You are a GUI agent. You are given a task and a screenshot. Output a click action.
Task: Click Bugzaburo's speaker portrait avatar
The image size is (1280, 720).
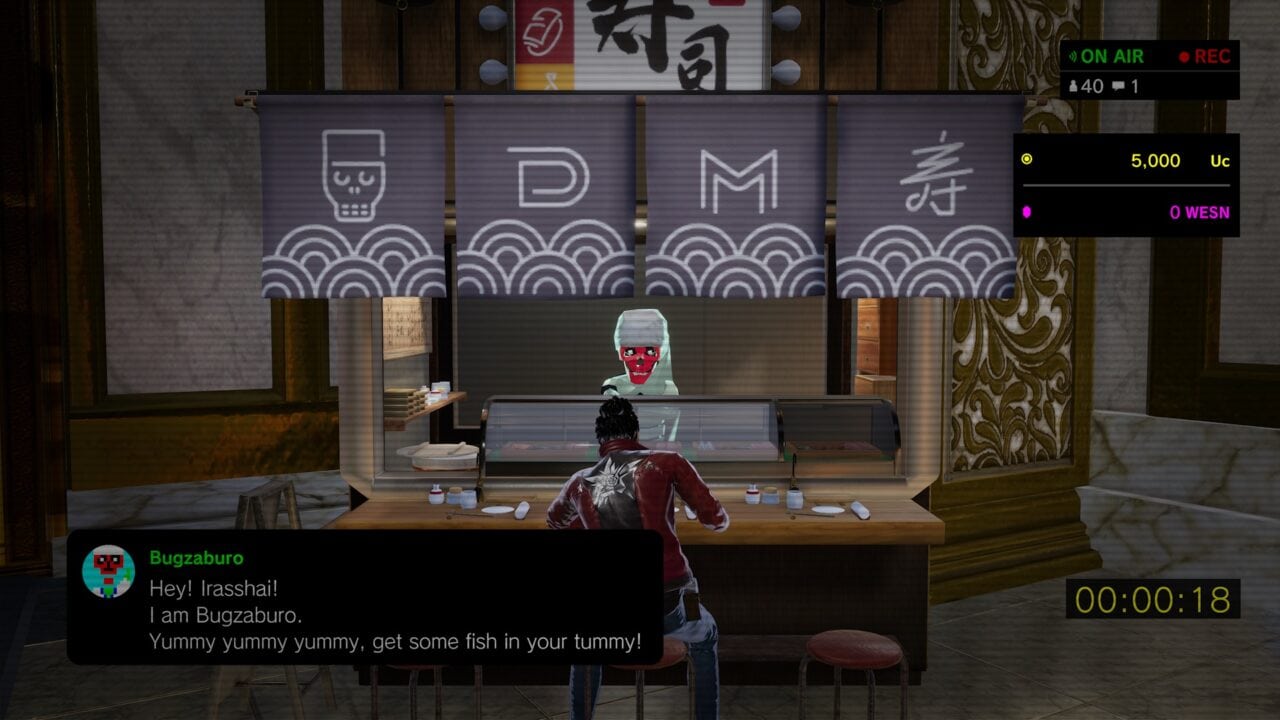(108, 571)
